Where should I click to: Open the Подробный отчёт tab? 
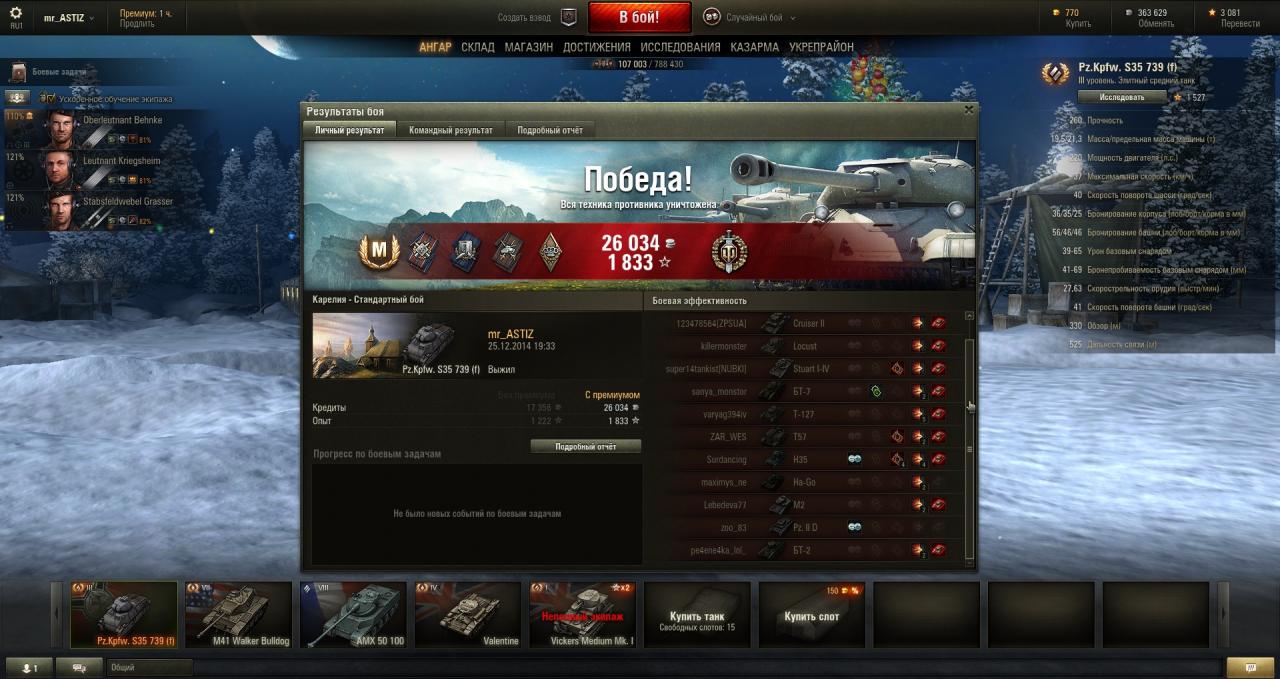click(550, 130)
